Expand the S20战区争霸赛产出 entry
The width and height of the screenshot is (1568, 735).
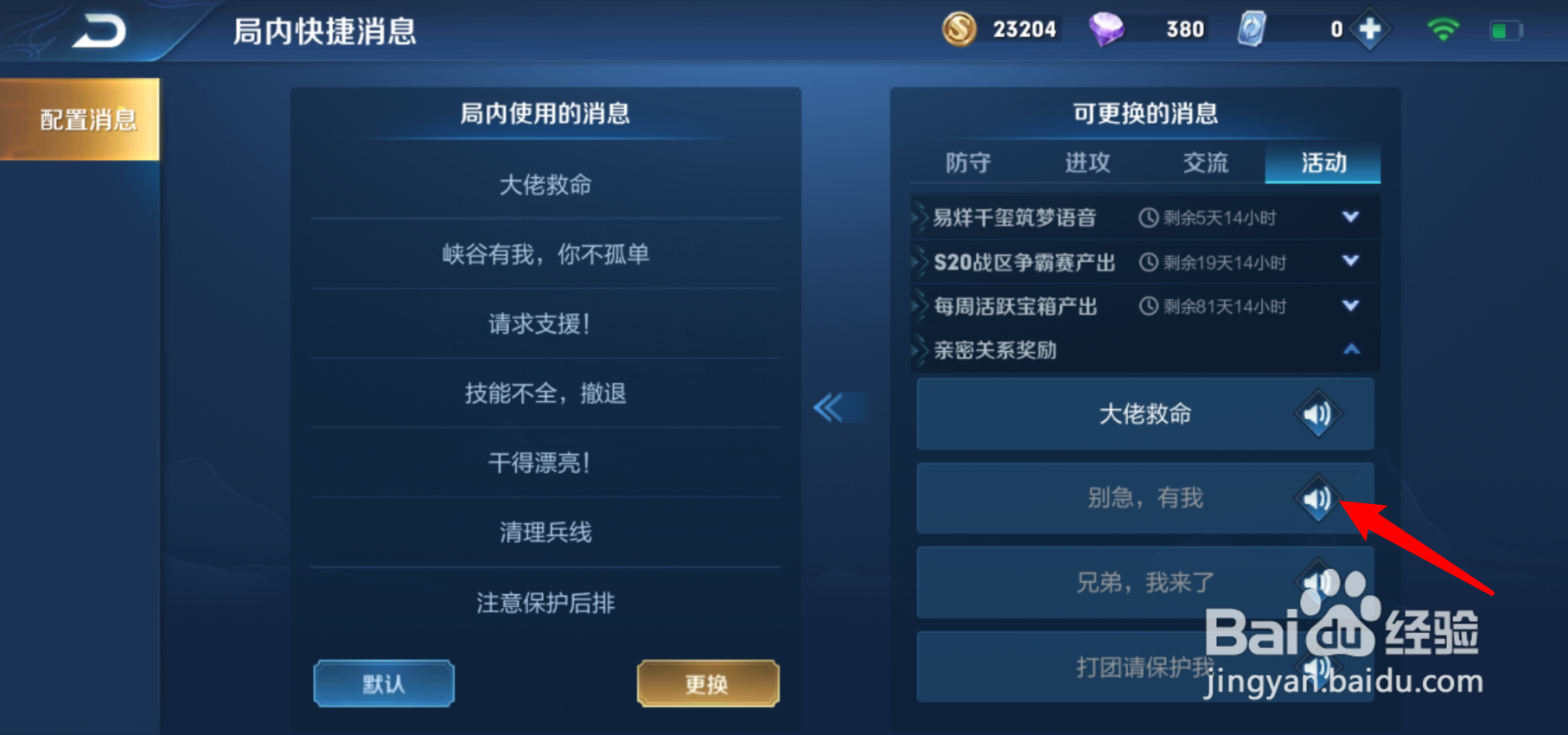coord(1350,262)
